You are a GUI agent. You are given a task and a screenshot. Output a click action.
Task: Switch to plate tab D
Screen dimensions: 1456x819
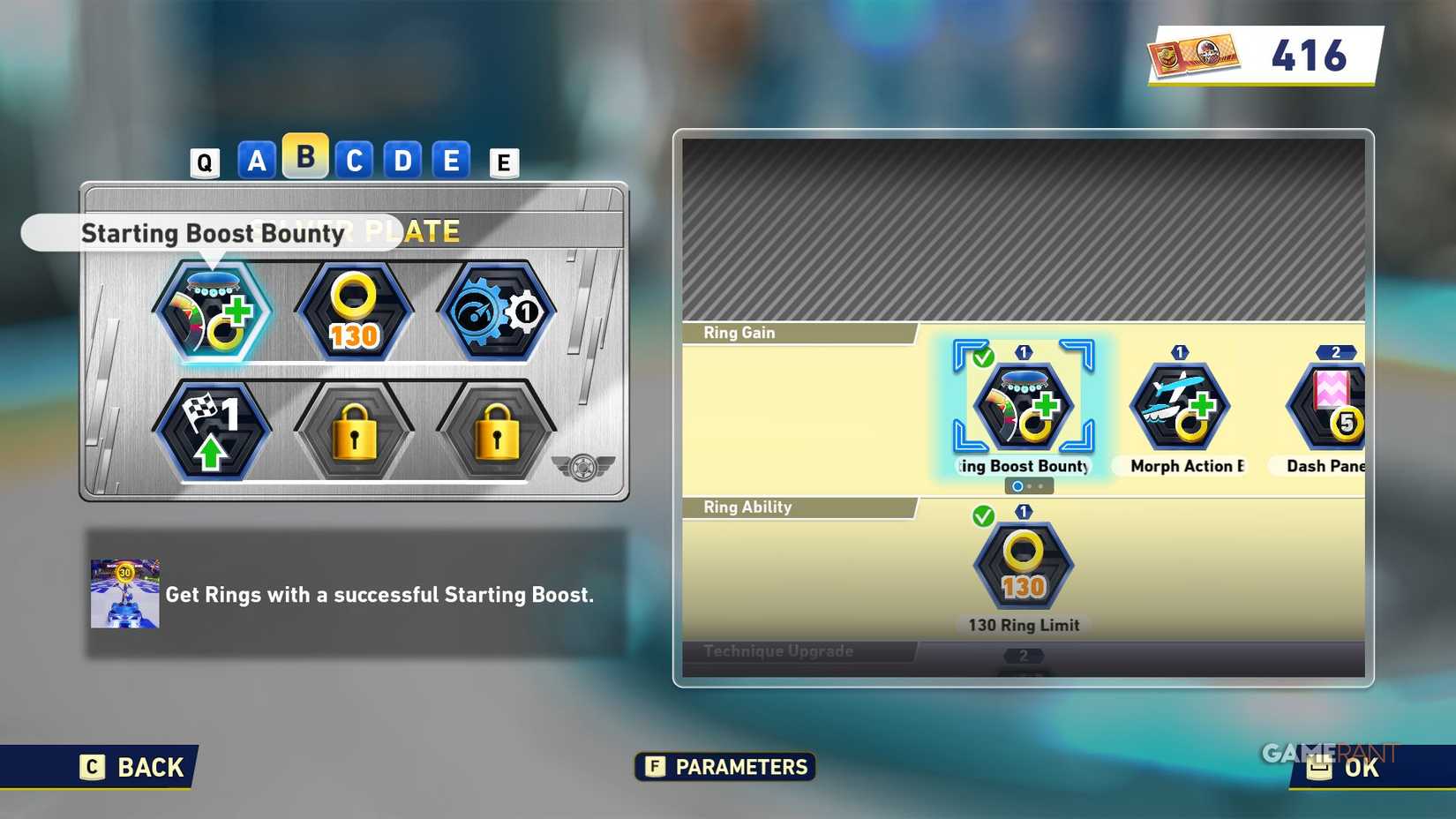point(403,161)
